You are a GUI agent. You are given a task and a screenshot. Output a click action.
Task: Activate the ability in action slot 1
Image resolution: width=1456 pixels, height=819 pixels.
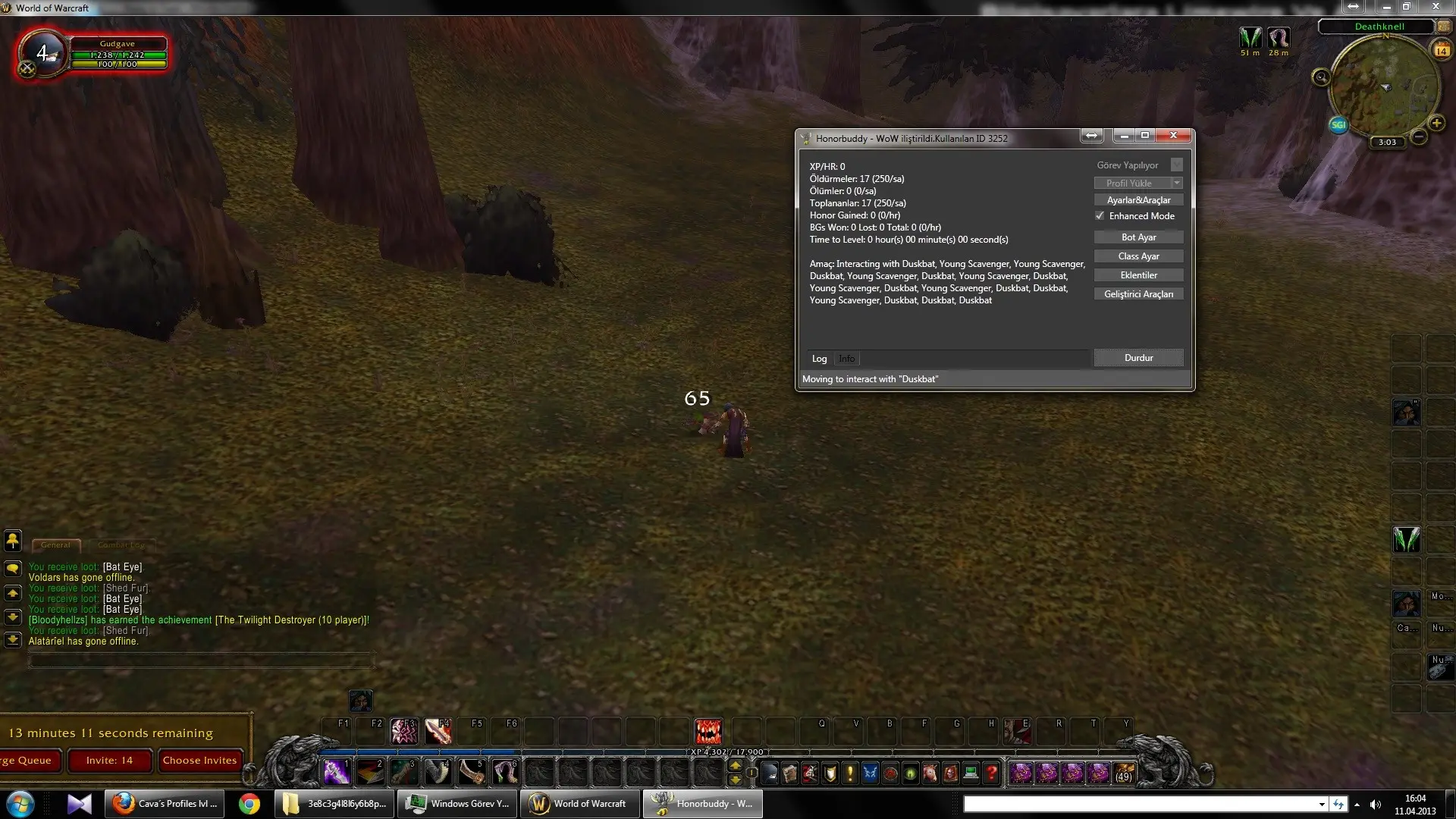pos(336,772)
